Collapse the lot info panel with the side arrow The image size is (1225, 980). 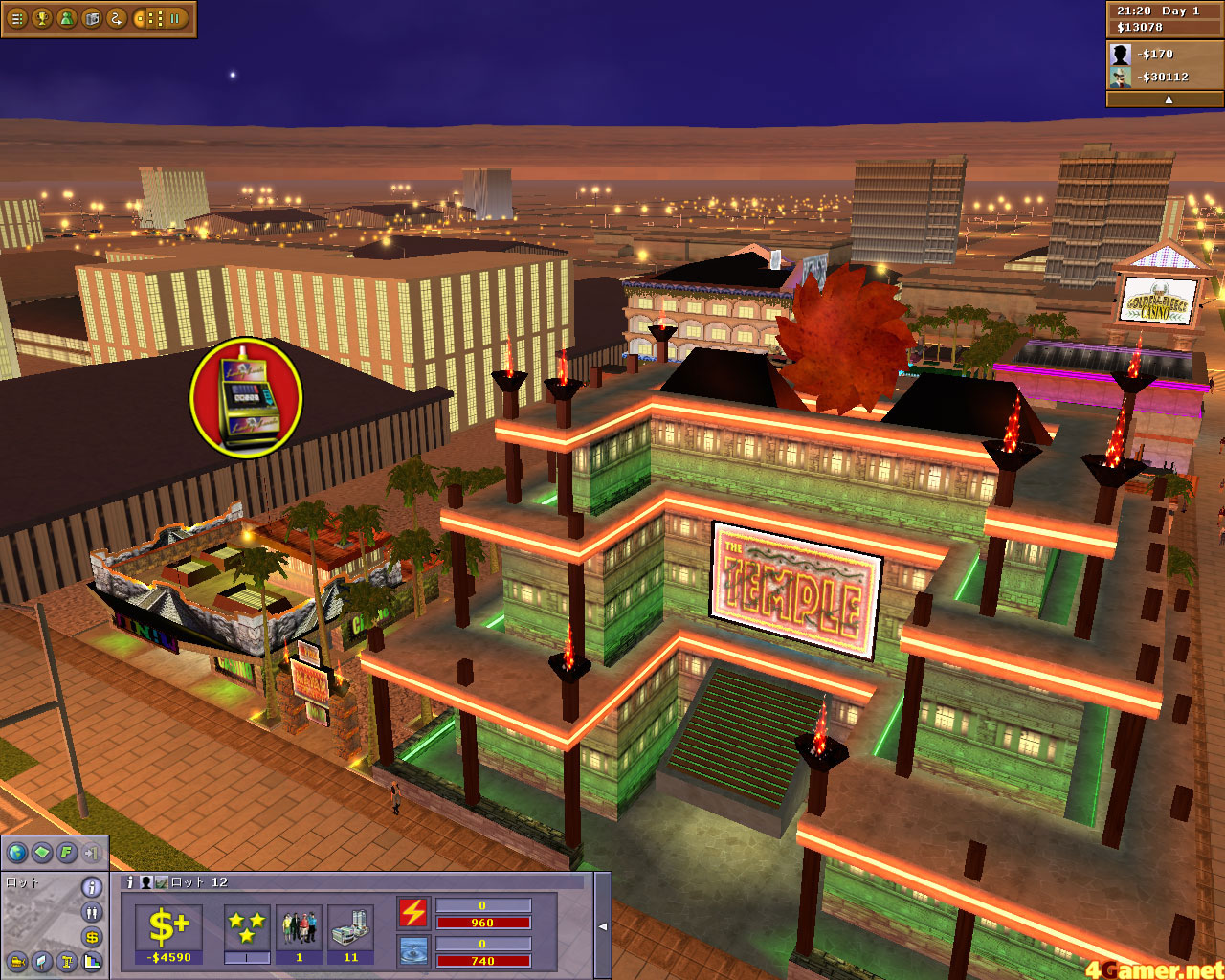[x=604, y=925]
